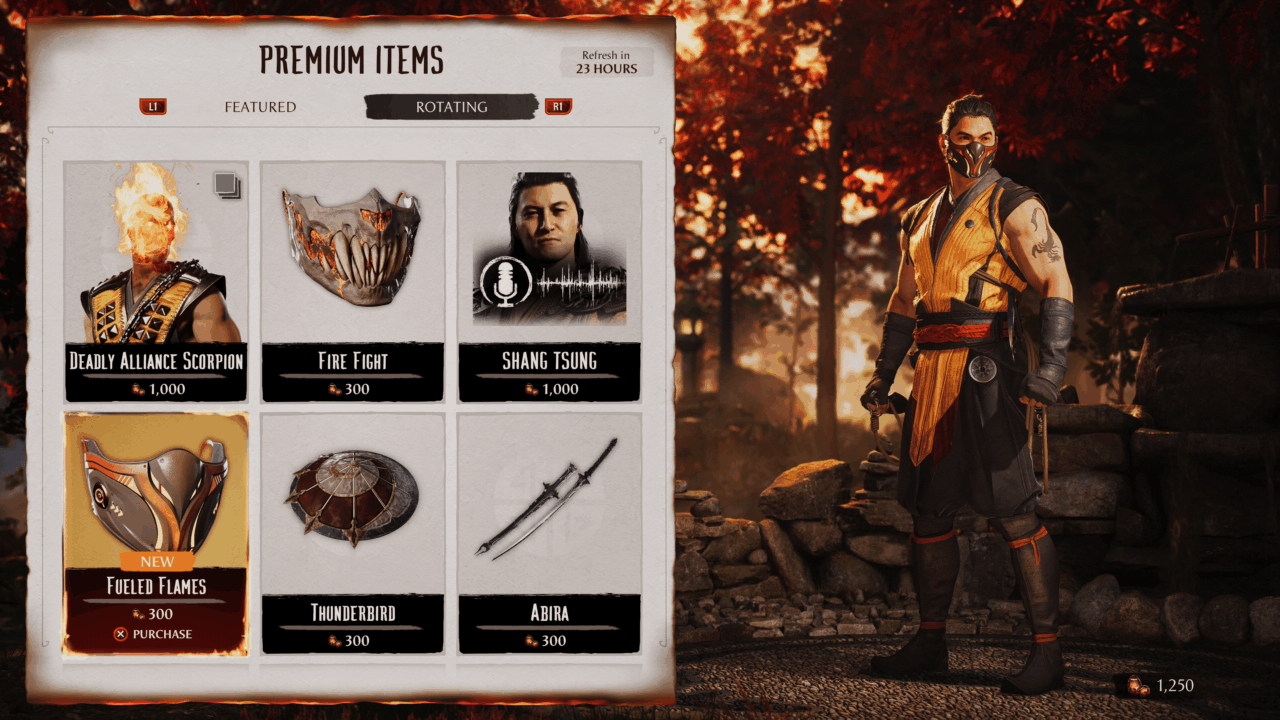Screen dimensions: 1280x720
Task: Pick the Fueled Flames mask tile
Action: pyautogui.click(x=156, y=500)
